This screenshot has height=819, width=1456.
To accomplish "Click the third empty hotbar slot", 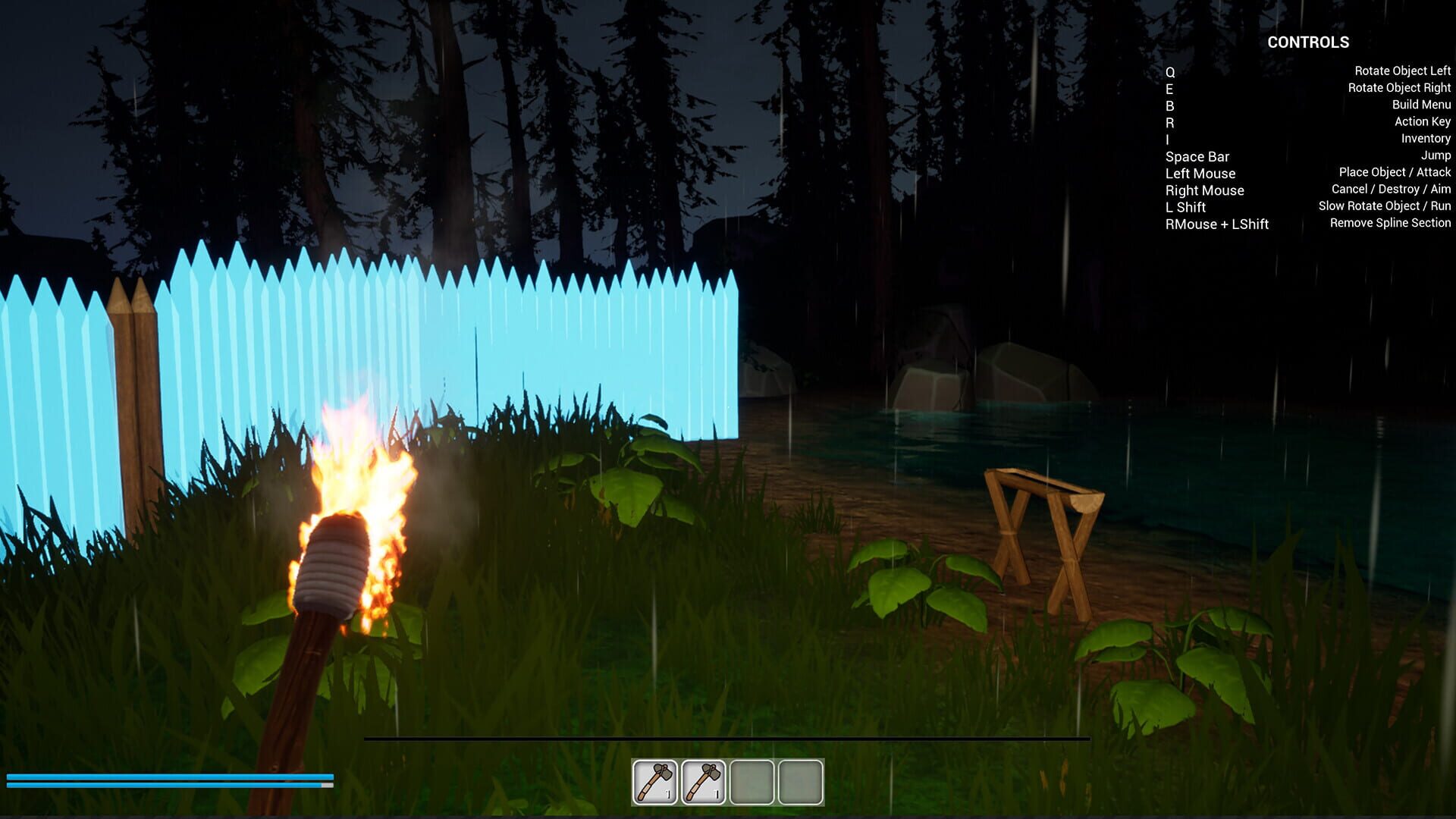I will [x=752, y=783].
